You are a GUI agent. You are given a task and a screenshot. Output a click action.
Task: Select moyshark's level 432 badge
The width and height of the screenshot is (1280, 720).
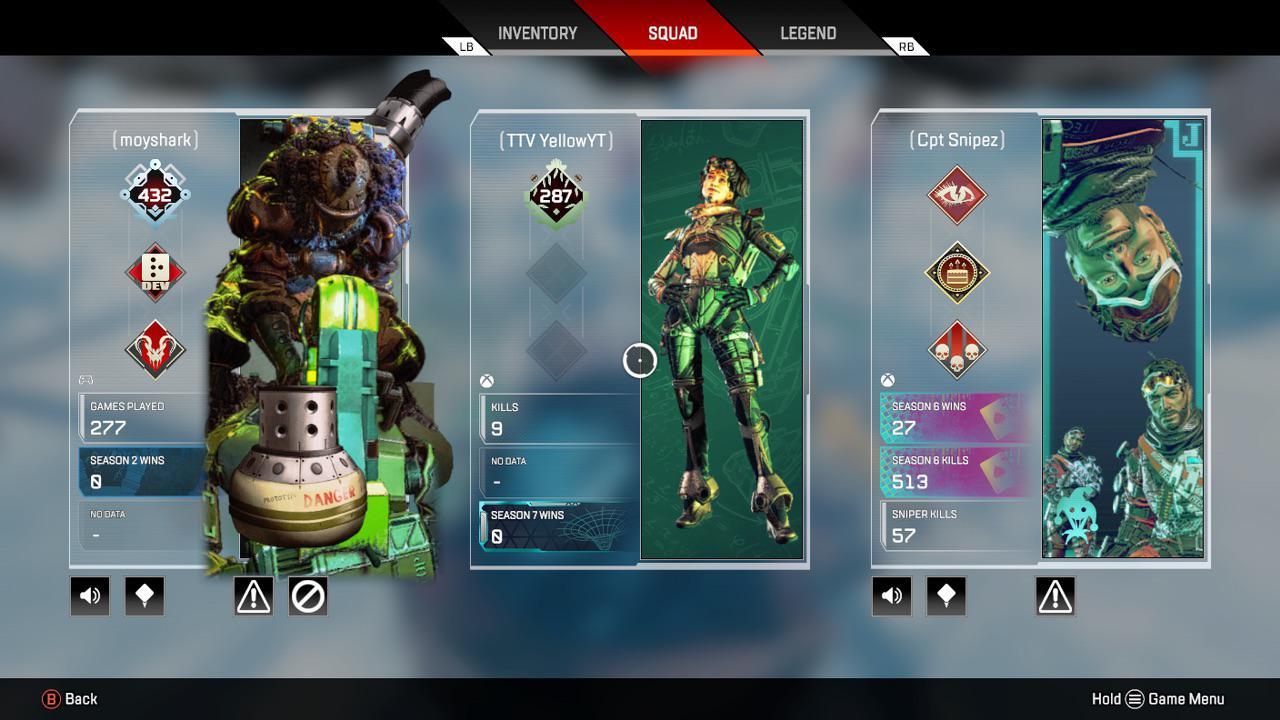coord(155,192)
